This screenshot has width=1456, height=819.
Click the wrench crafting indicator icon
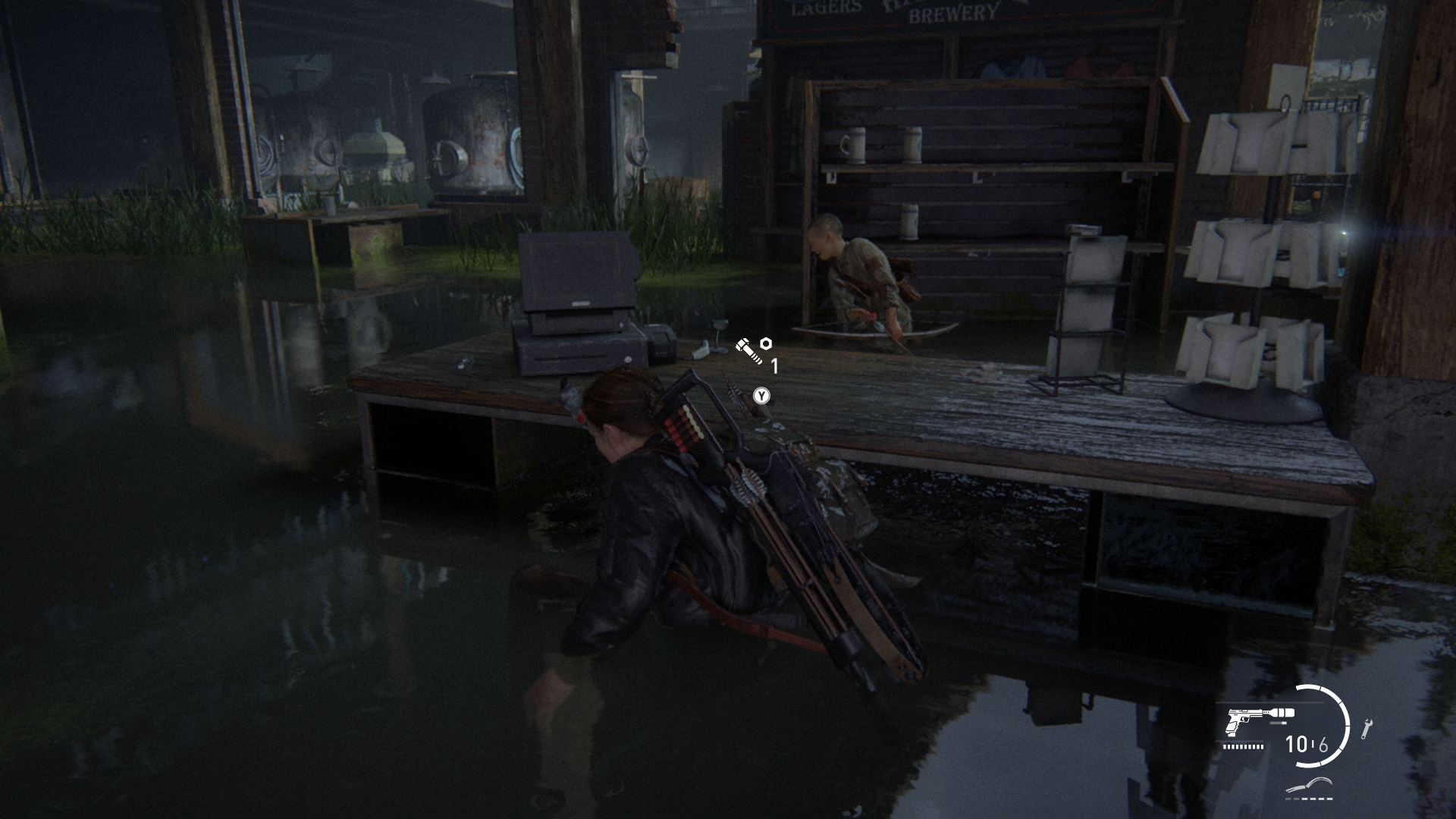tap(1367, 728)
